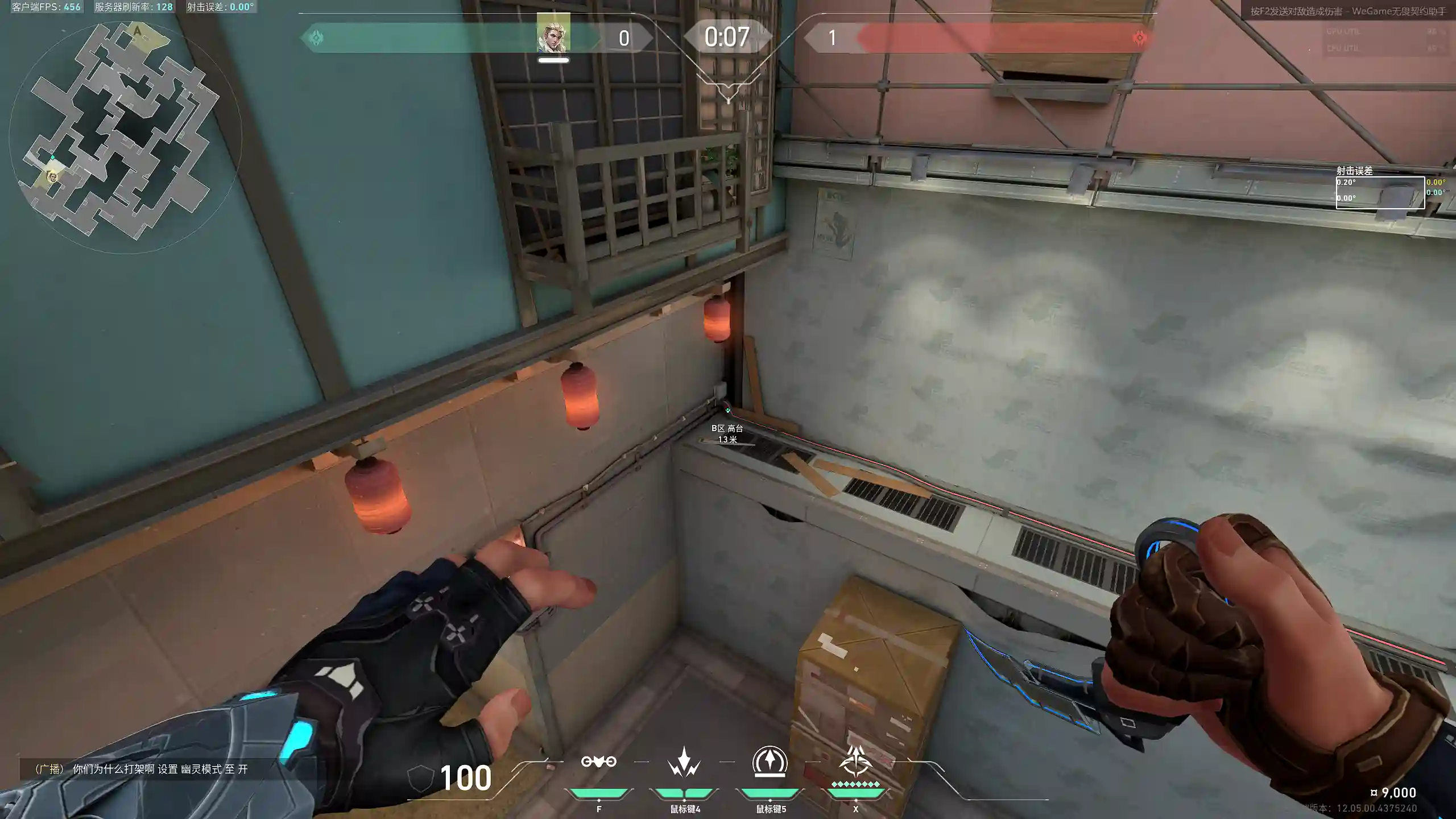This screenshot has height=819, width=1456.
Task: Use the lightning spike ability icon
Action: [684, 762]
